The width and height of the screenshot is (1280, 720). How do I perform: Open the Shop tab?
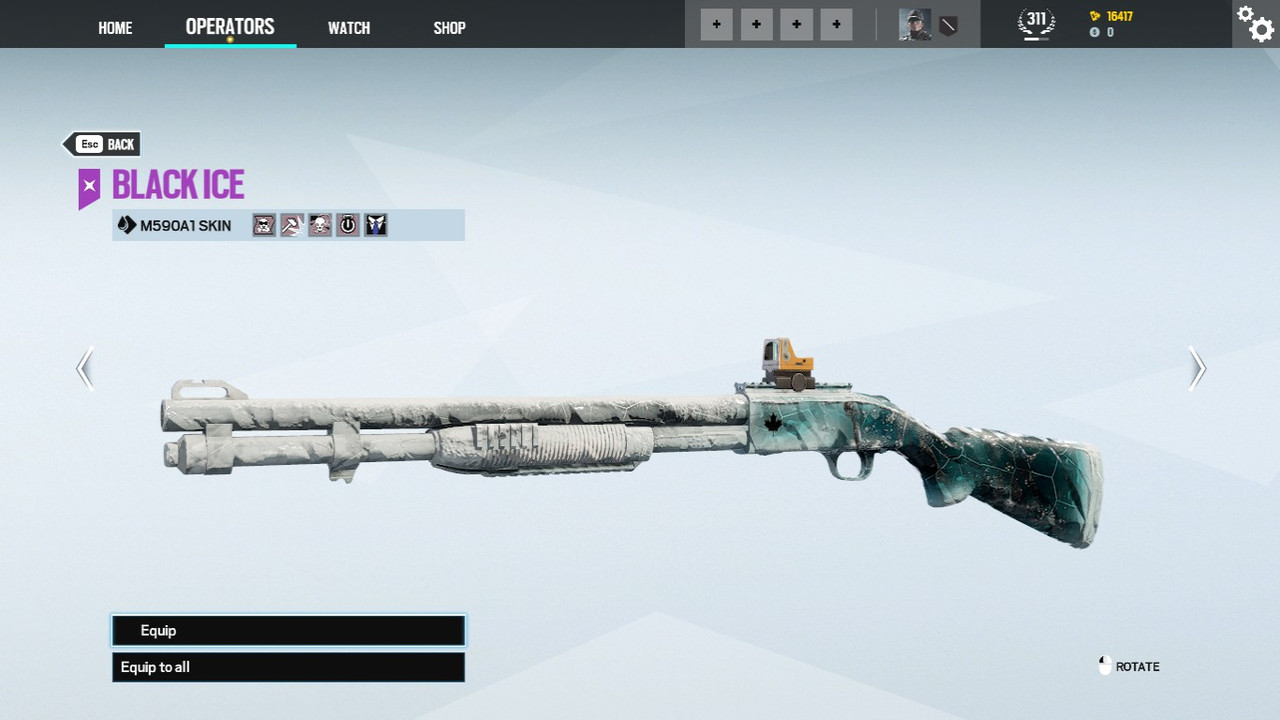[449, 28]
